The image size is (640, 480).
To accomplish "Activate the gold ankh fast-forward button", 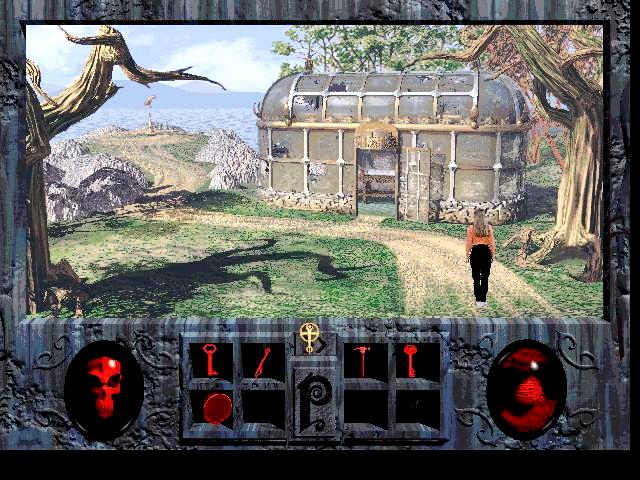I will pos(310,338).
